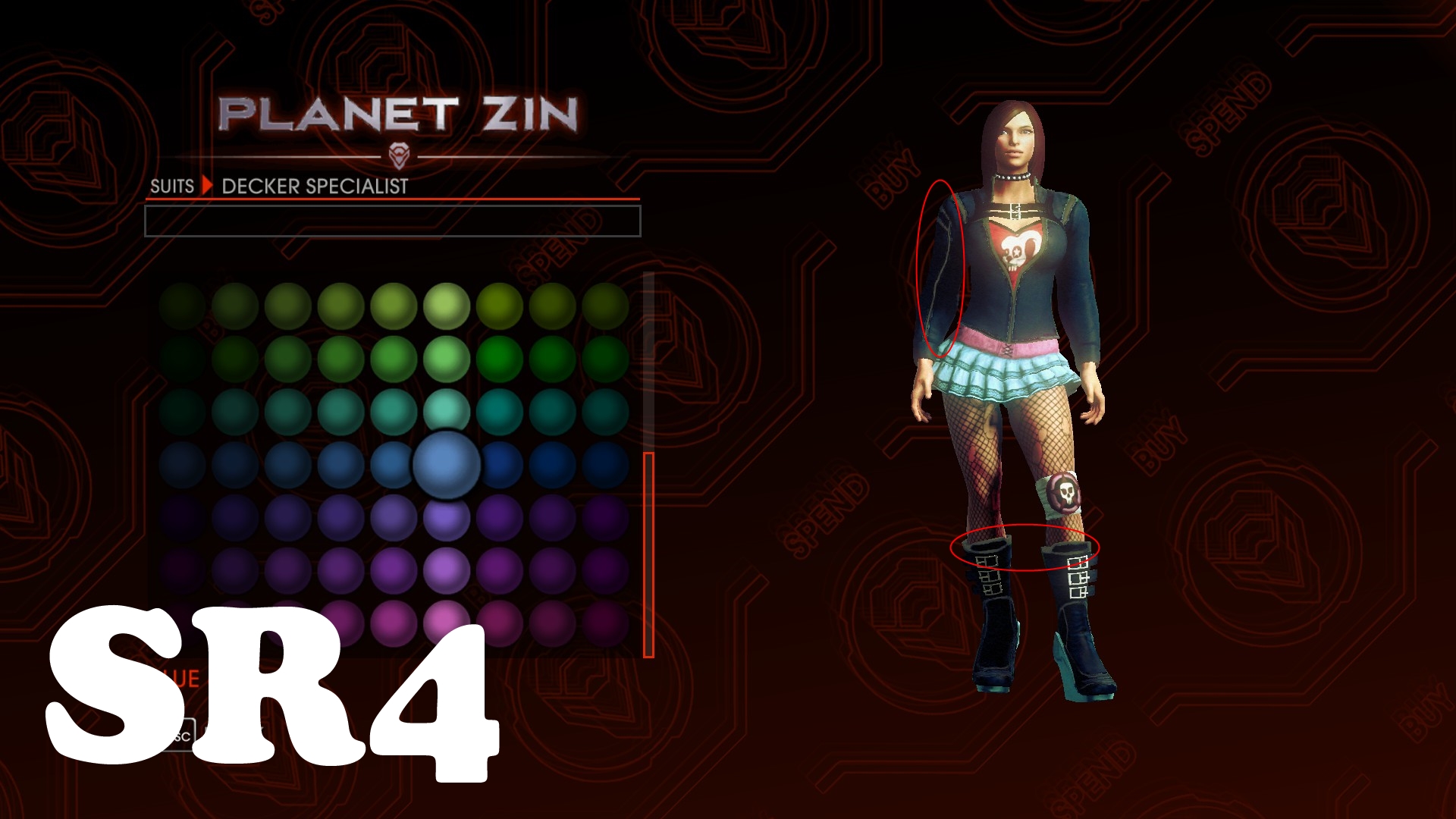Select the enlarged highlighted blue color swatch
This screenshot has width=1456, height=819.
(x=446, y=464)
